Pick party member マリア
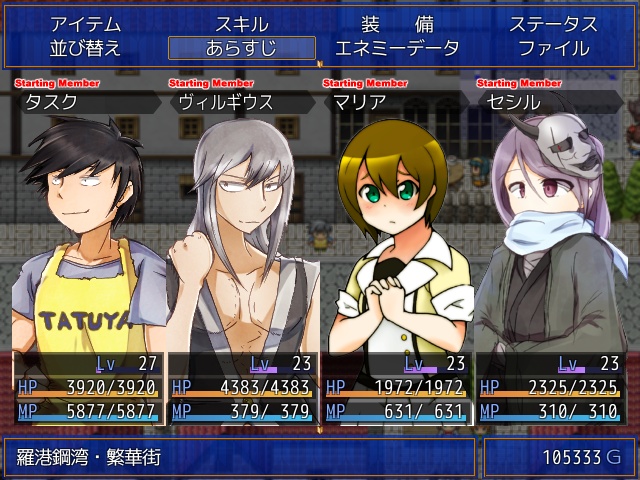 398,250
